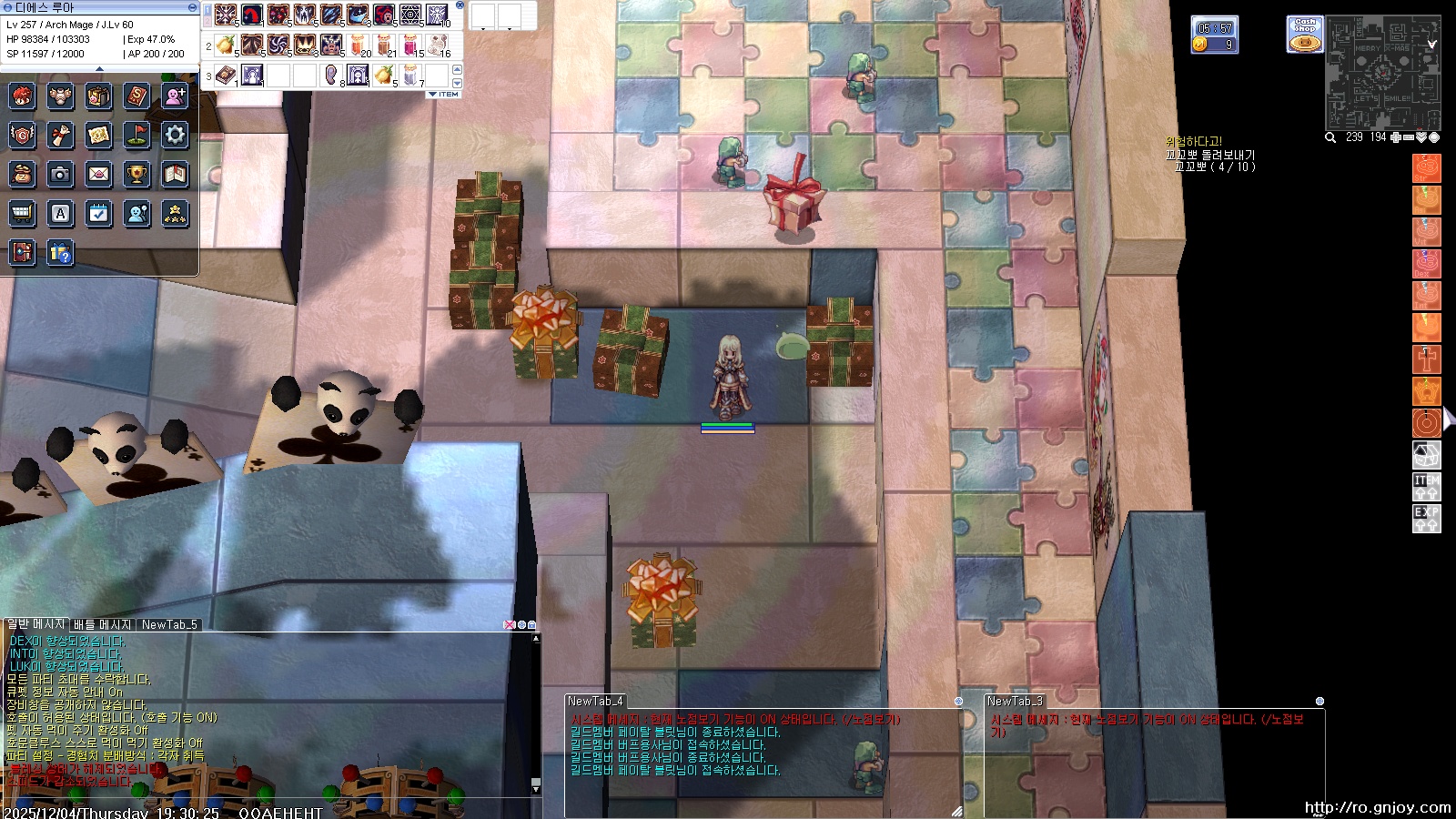Open the camera screenshot menu icon
This screenshot has width=1456, height=819.
click(x=60, y=174)
